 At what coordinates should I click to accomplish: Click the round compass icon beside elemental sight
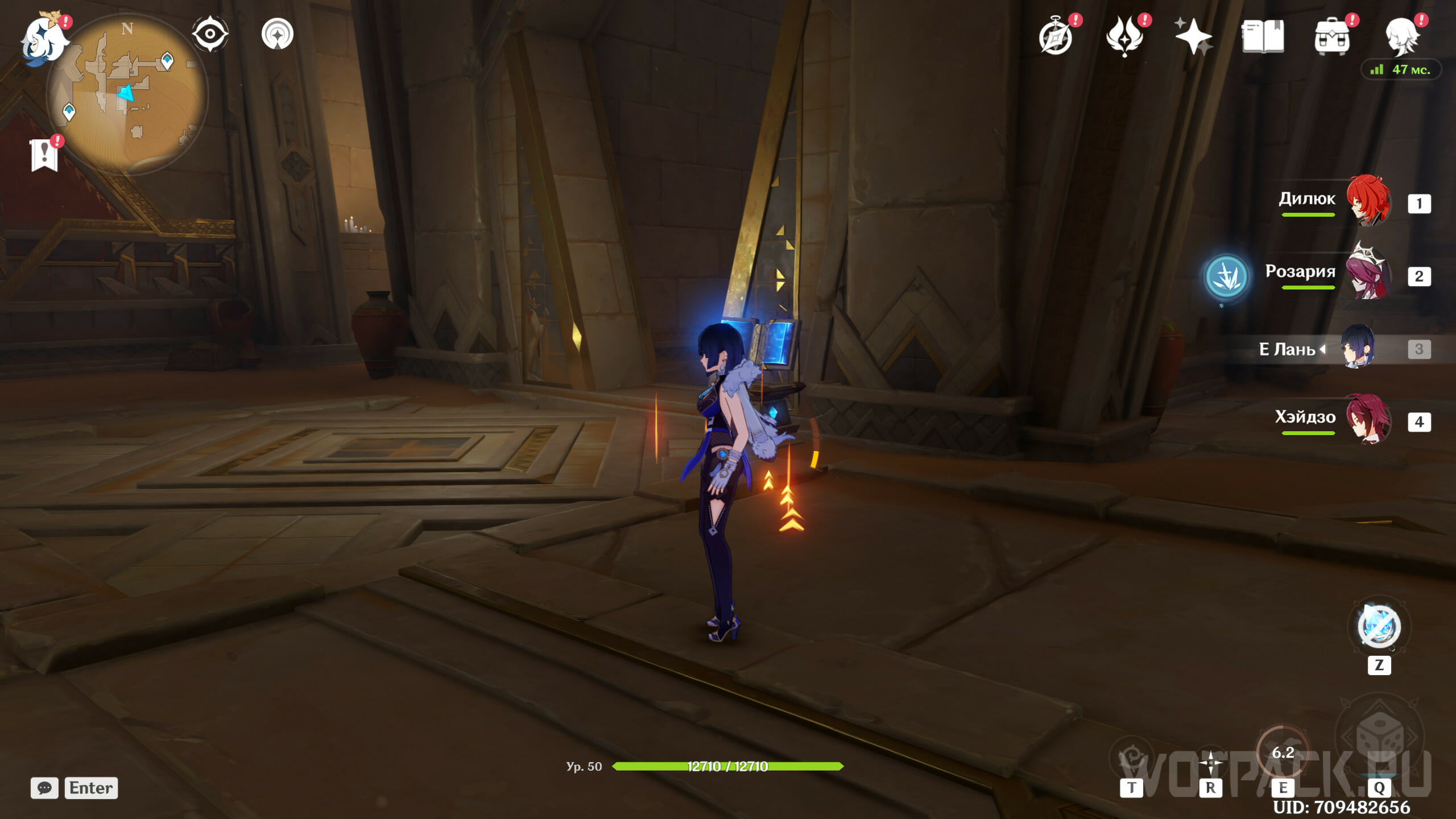[278, 34]
